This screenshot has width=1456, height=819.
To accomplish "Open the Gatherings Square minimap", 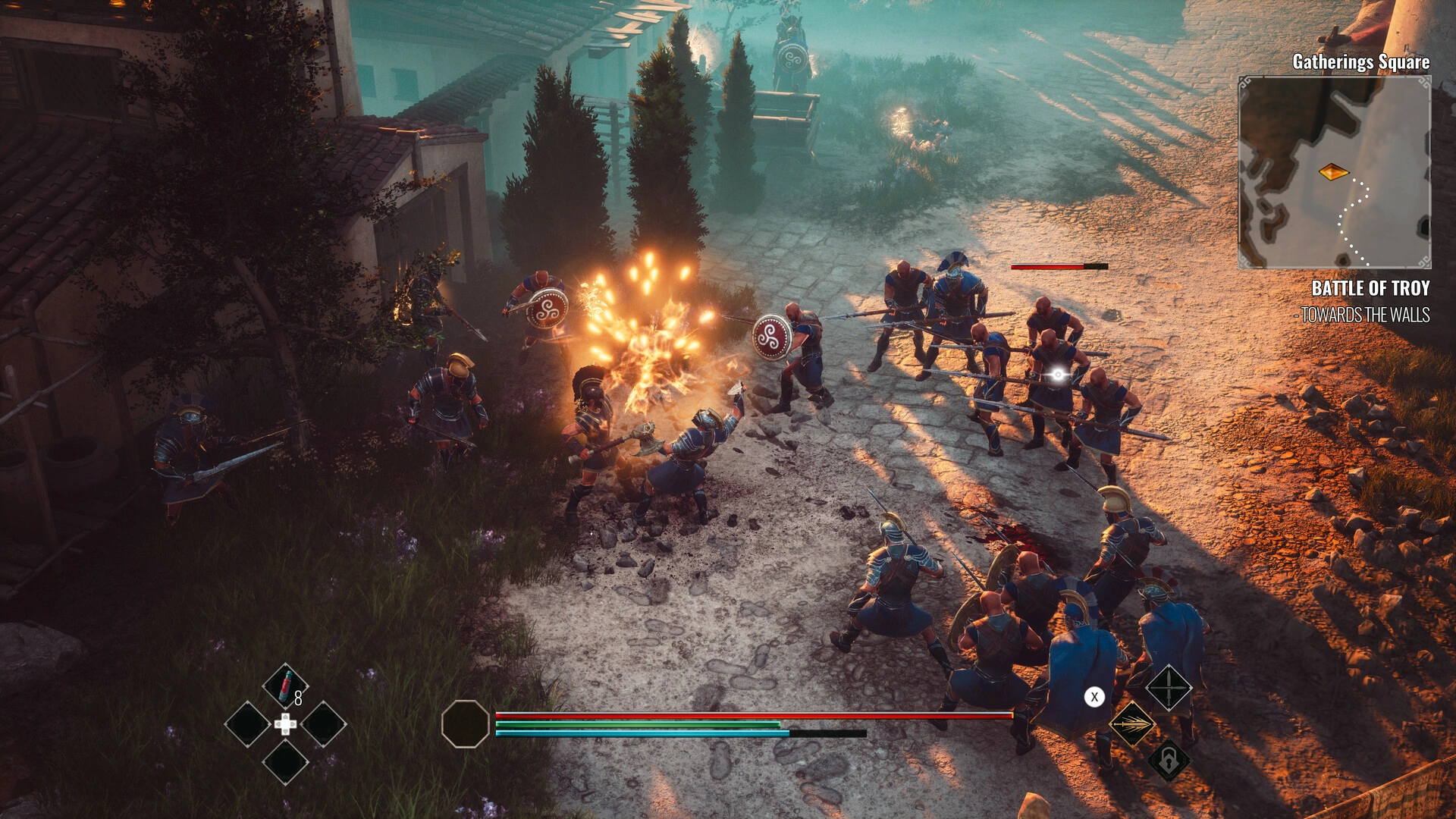I will [1334, 172].
